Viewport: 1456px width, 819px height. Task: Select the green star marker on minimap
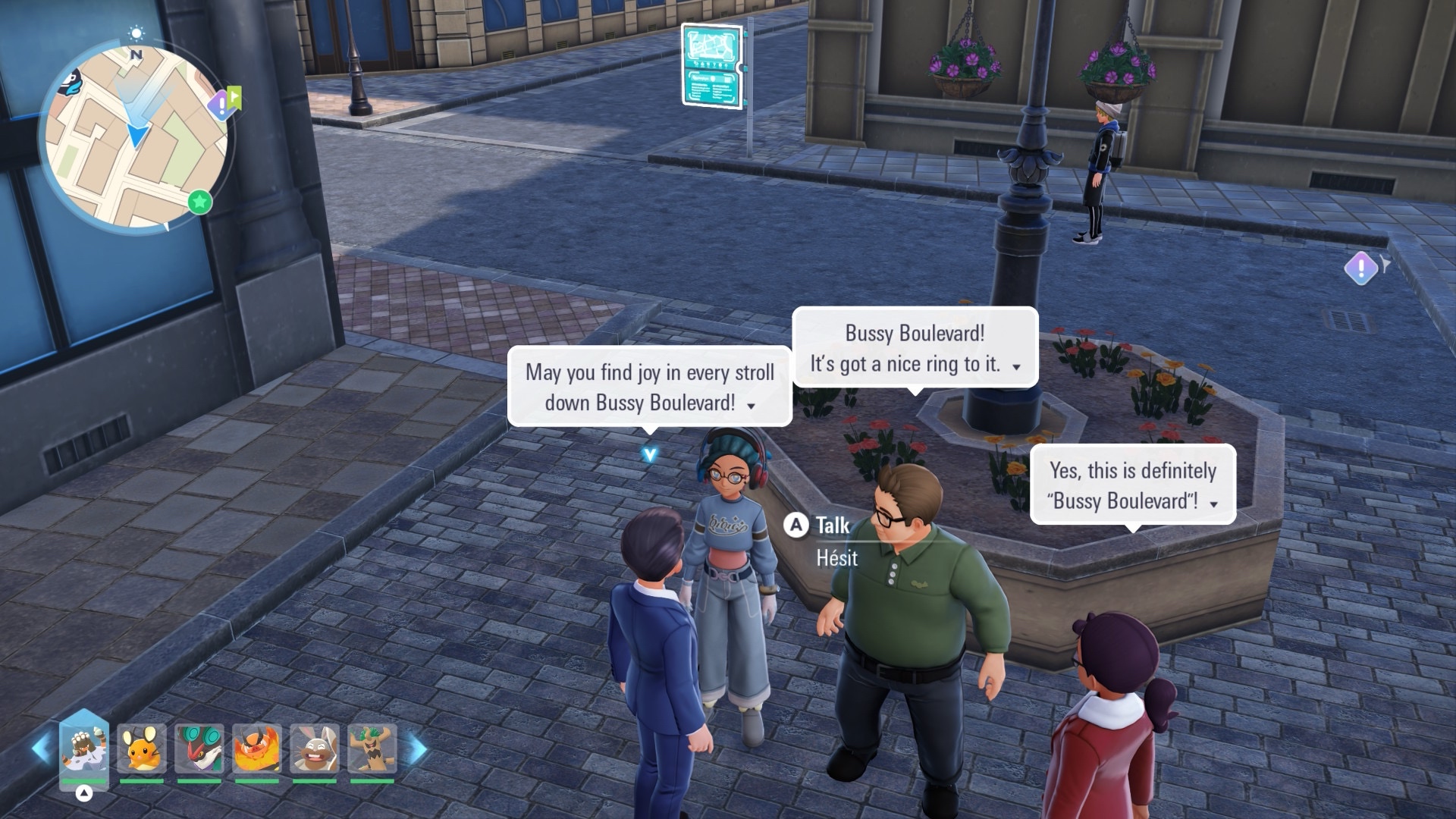200,202
